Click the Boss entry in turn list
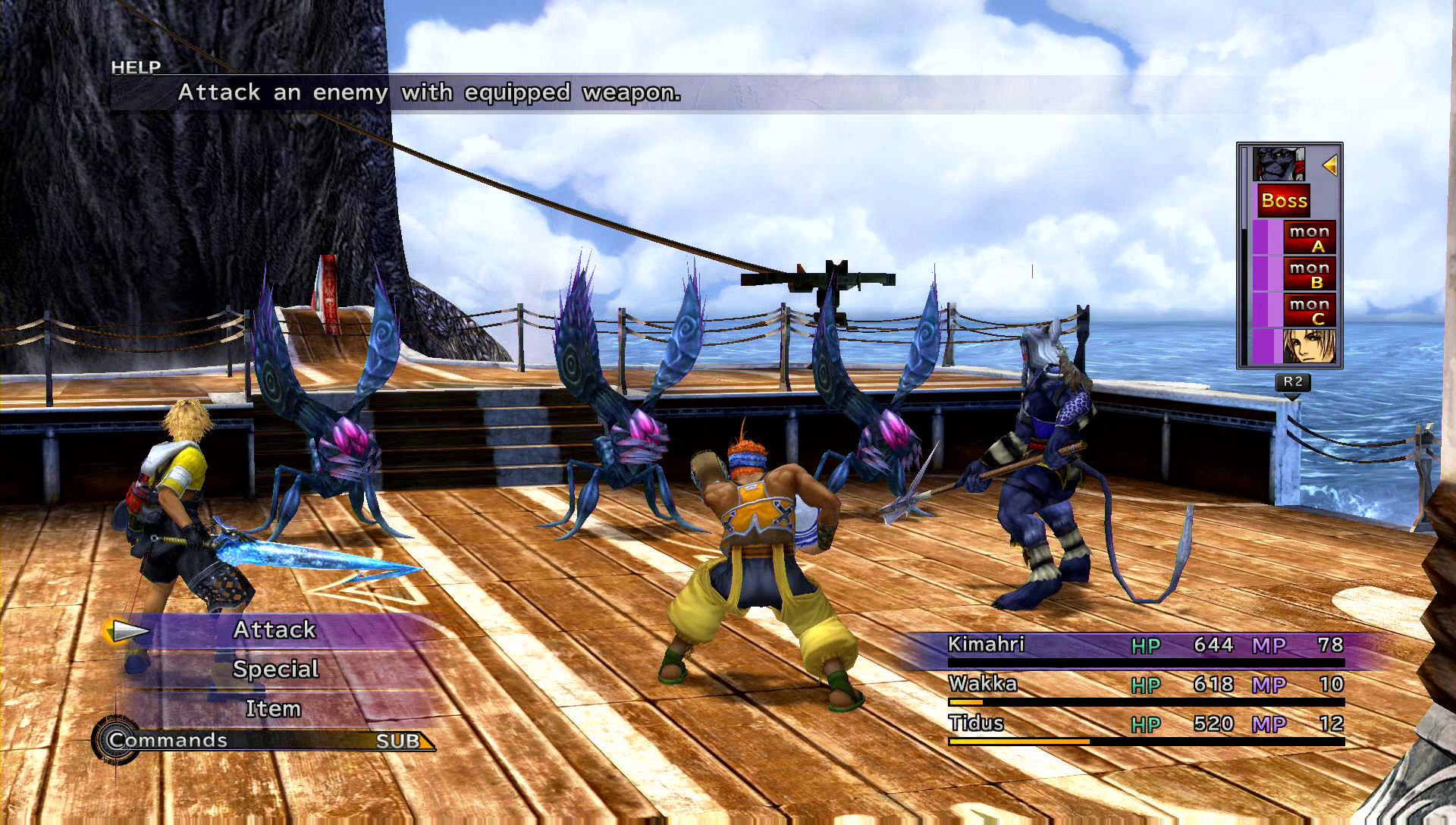This screenshot has width=1456, height=825. pyautogui.click(x=1284, y=201)
